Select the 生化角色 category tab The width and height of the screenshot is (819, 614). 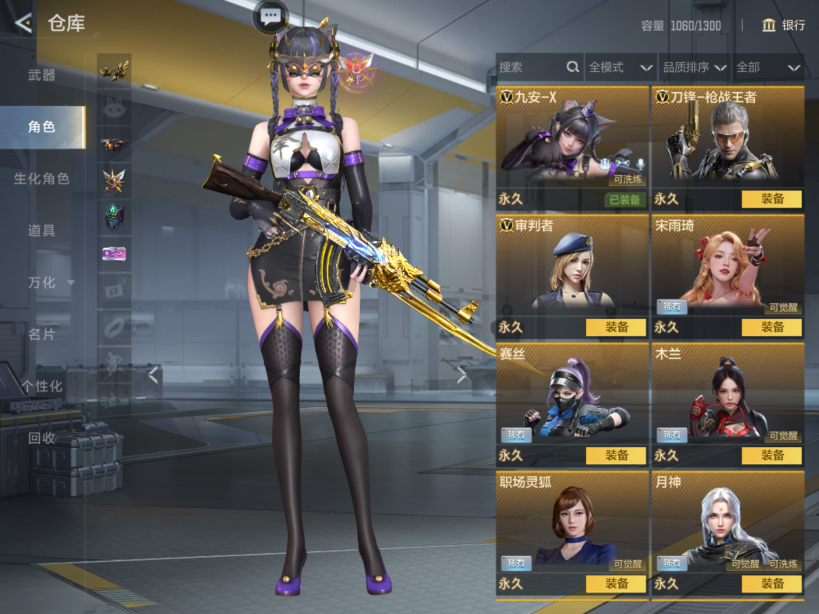42,179
